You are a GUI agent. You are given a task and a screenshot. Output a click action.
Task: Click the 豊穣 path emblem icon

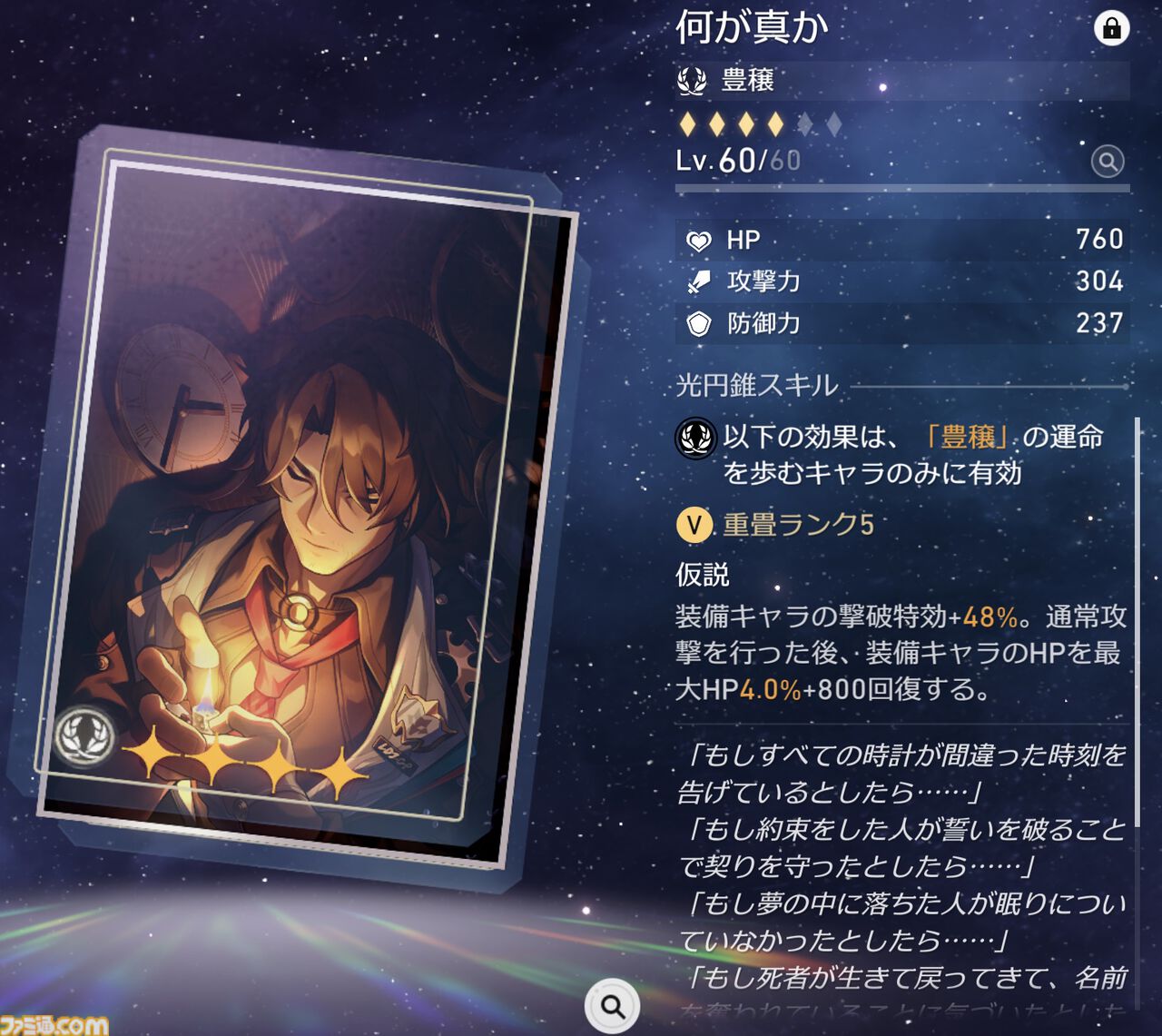tap(692, 80)
